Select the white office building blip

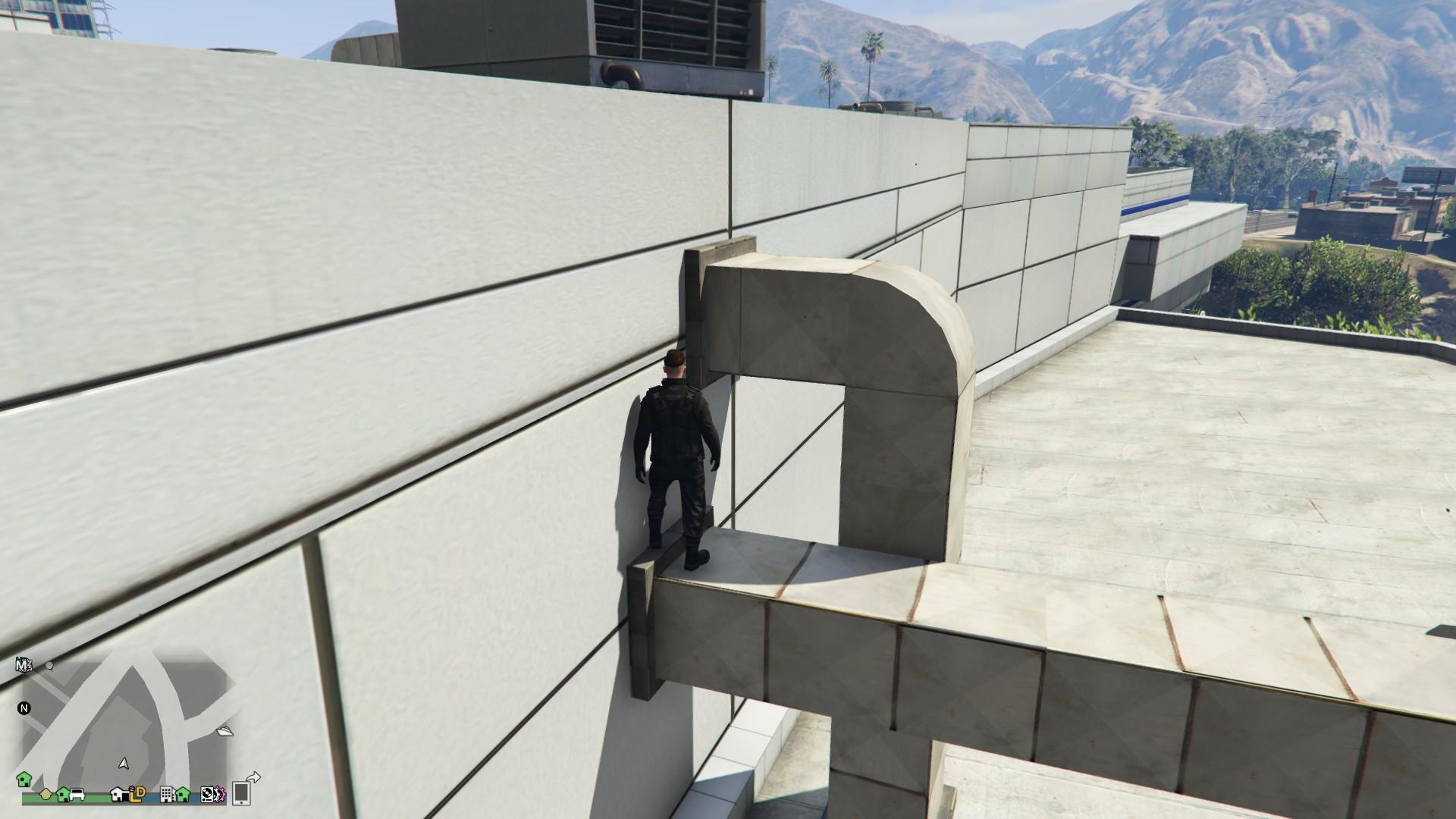[x=167, y=796]
